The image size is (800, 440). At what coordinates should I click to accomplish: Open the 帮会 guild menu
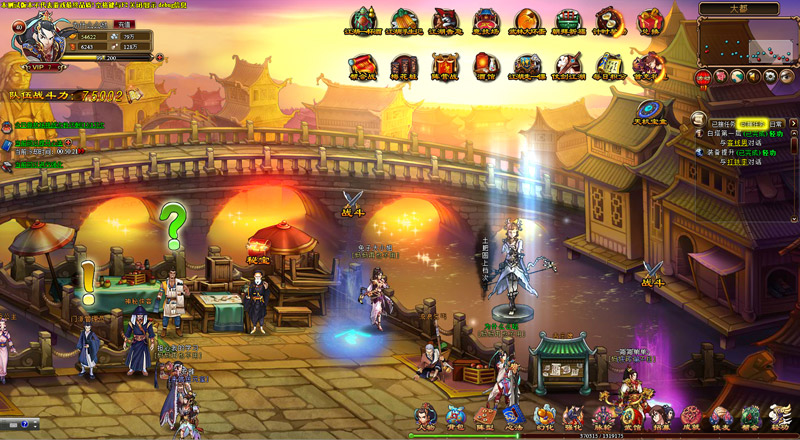click(750, 417)
